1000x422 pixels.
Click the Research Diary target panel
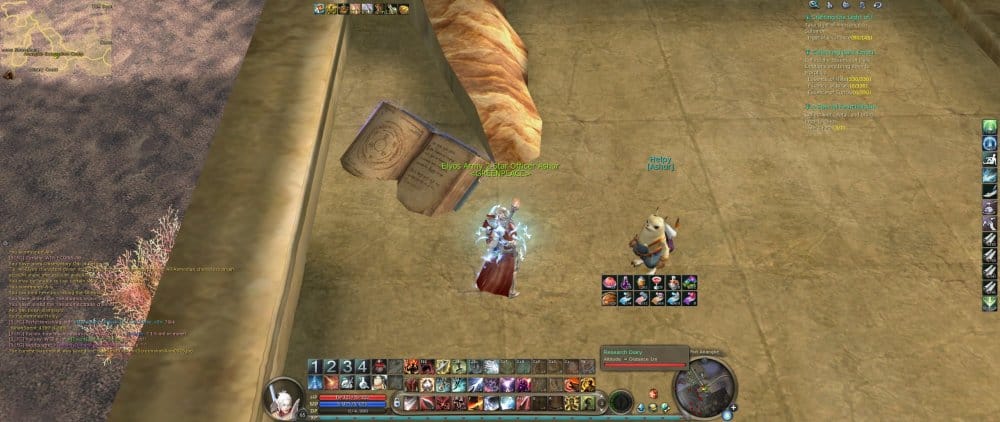point(644,355)
